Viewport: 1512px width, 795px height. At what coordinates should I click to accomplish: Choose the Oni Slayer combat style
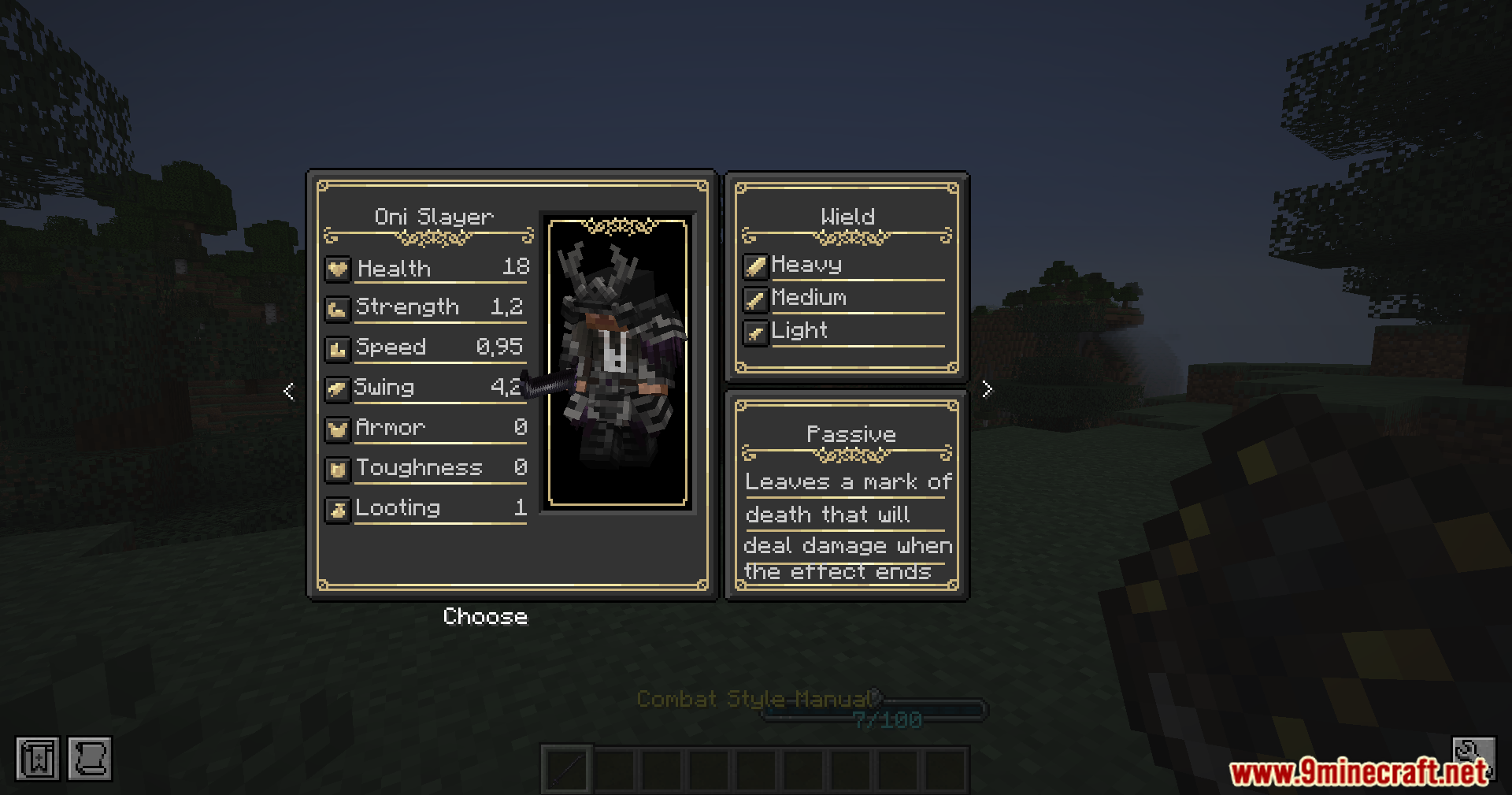[485, 616]
